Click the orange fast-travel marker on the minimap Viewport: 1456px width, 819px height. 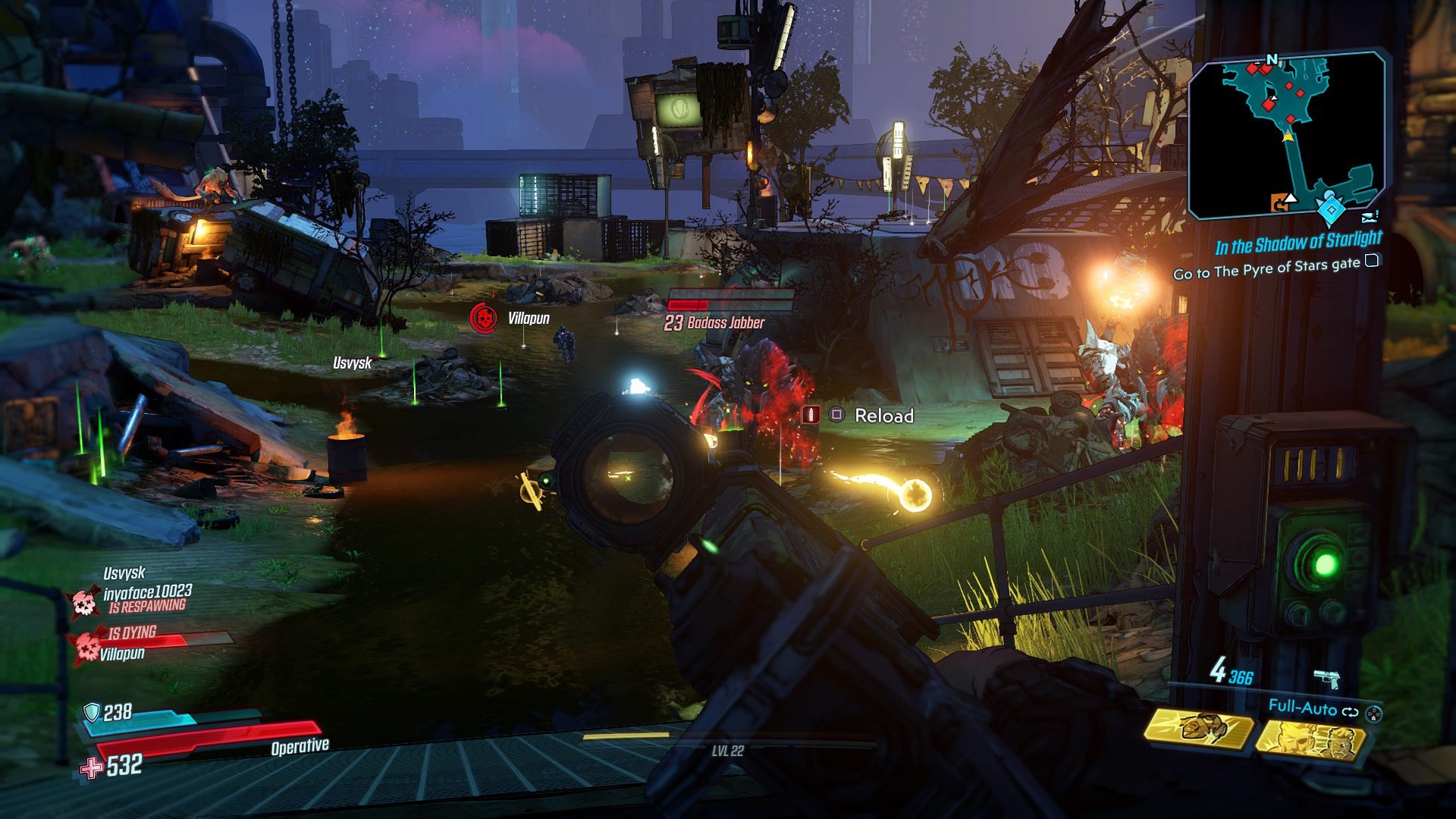point(1279,202)
